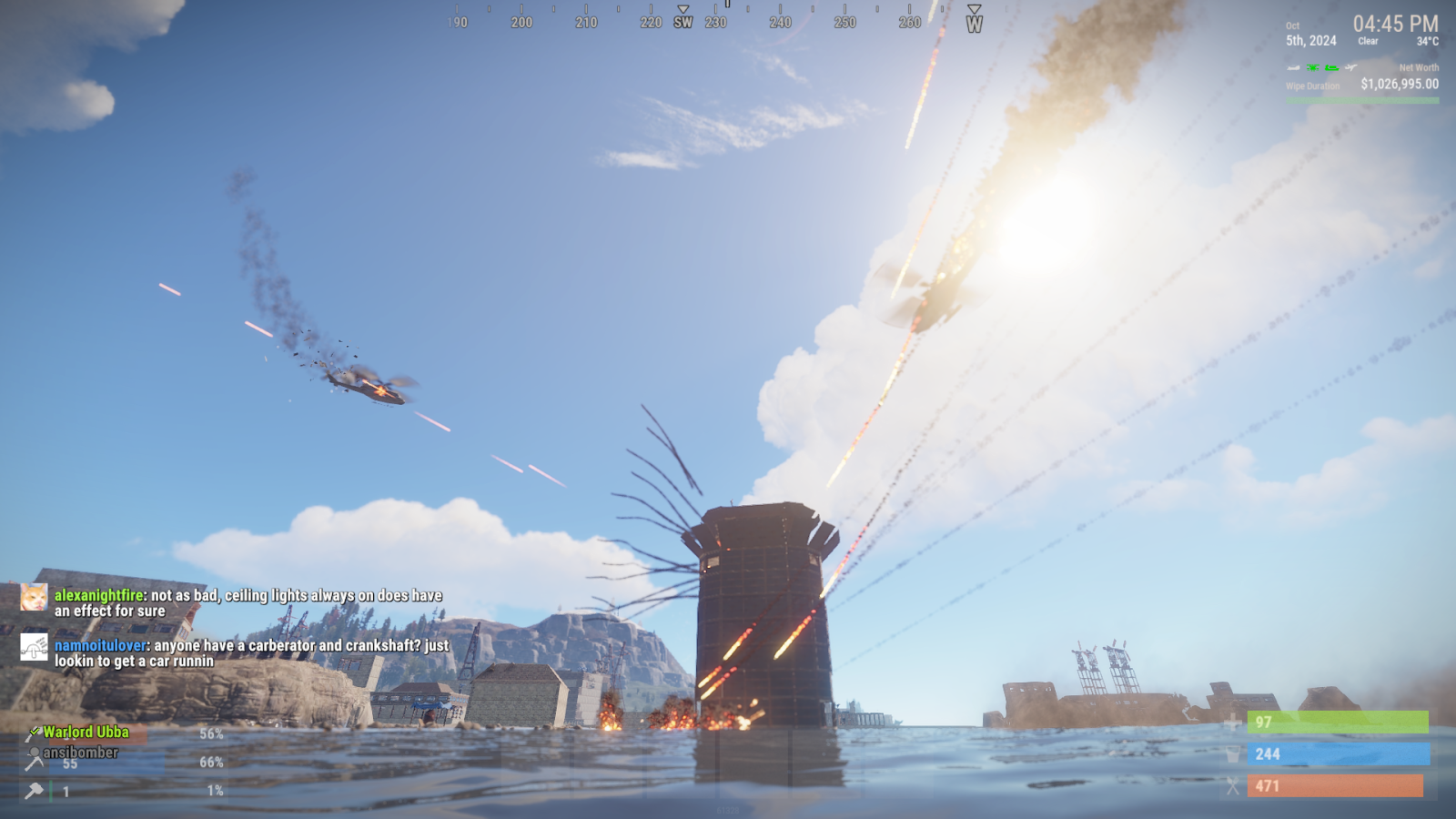Click alexanightfire's cat avatar in chat
Screen dimensions: 1456x819
pyautogui.click(x=34, y=597)
